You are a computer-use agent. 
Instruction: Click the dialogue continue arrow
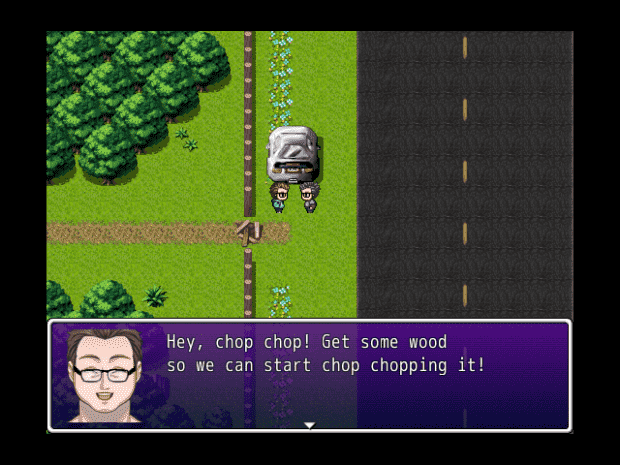tap(310, 425)
